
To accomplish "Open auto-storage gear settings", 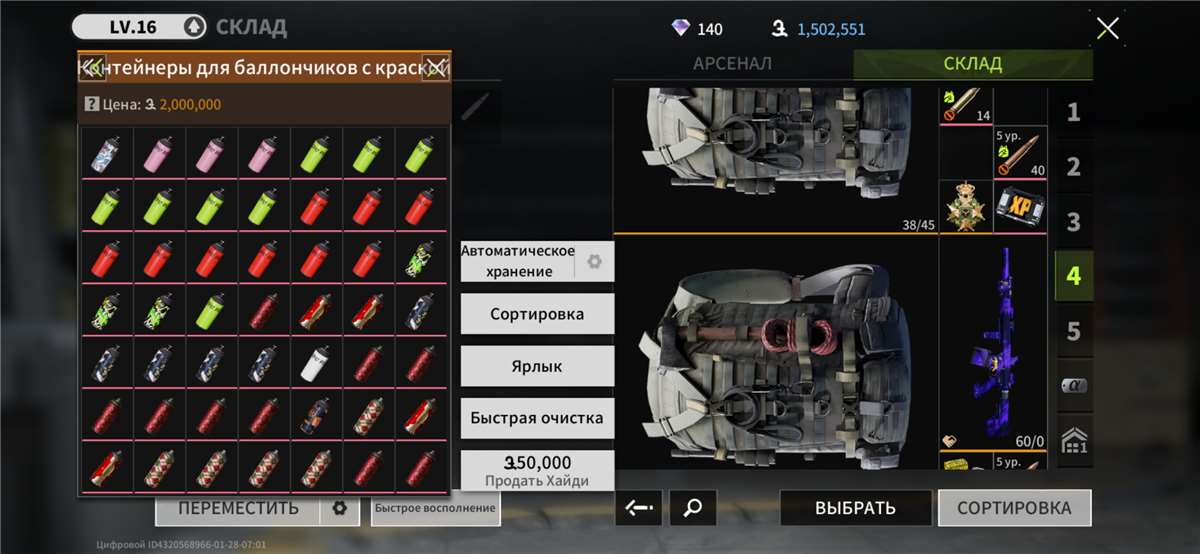I will tap(595, 262).
